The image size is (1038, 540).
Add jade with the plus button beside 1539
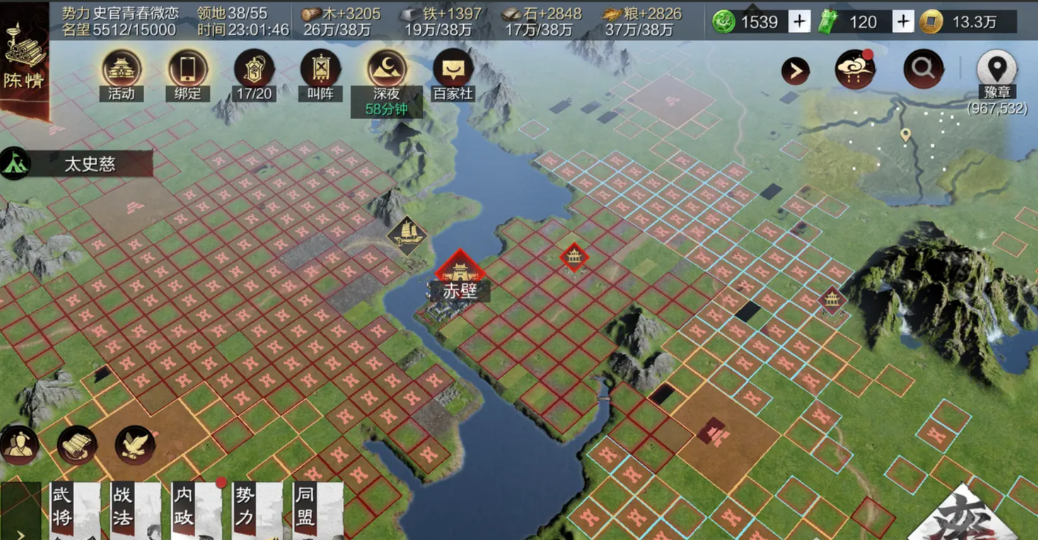coord(800,21)
